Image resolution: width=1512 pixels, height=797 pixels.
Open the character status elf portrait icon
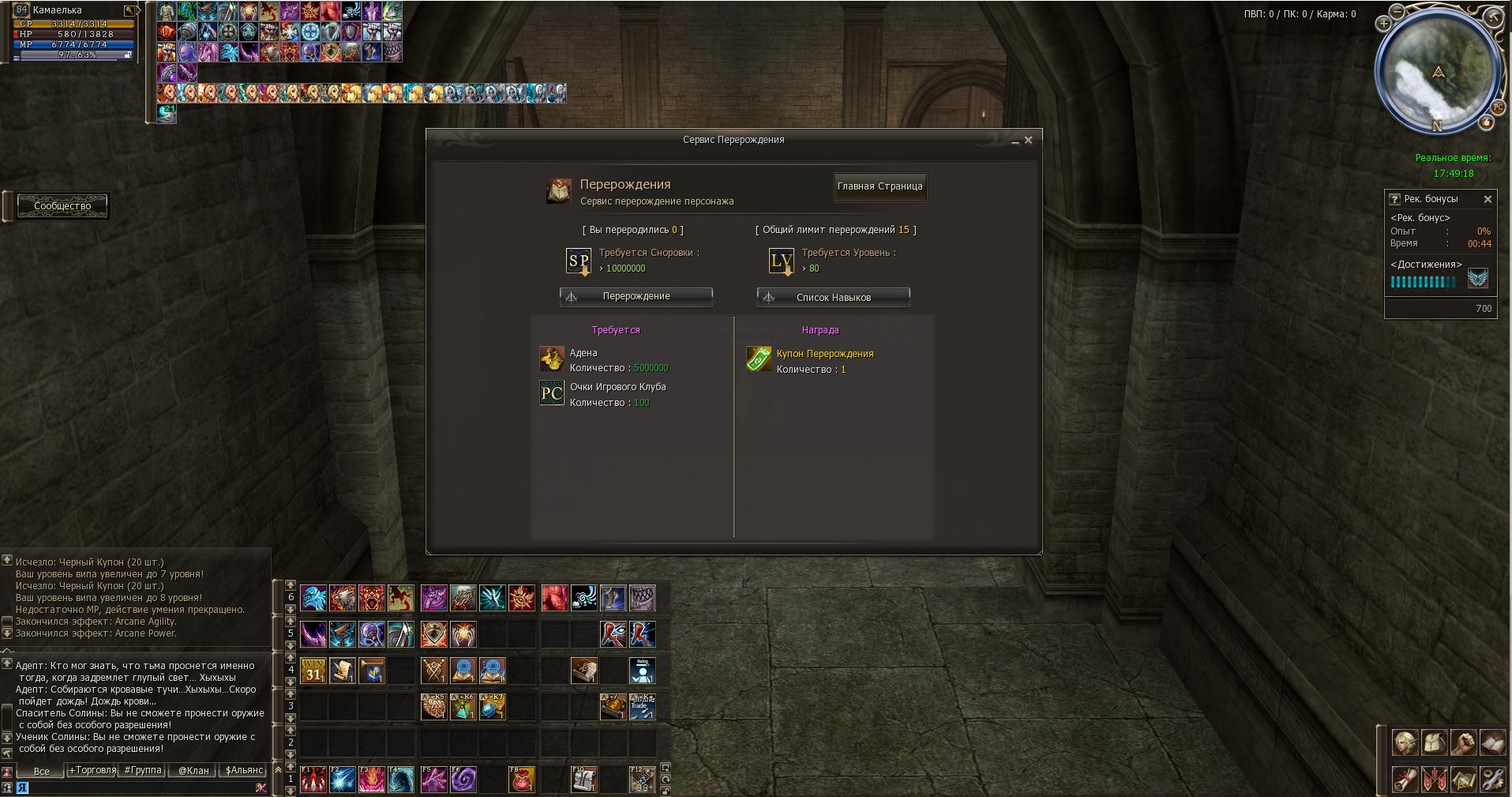(1405, 743)
